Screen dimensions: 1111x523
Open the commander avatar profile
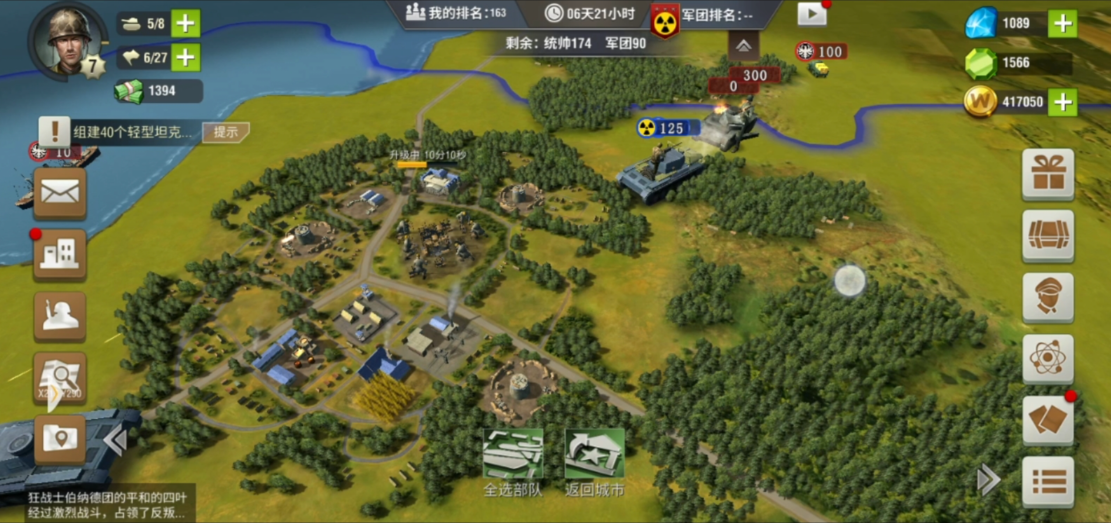67,40
